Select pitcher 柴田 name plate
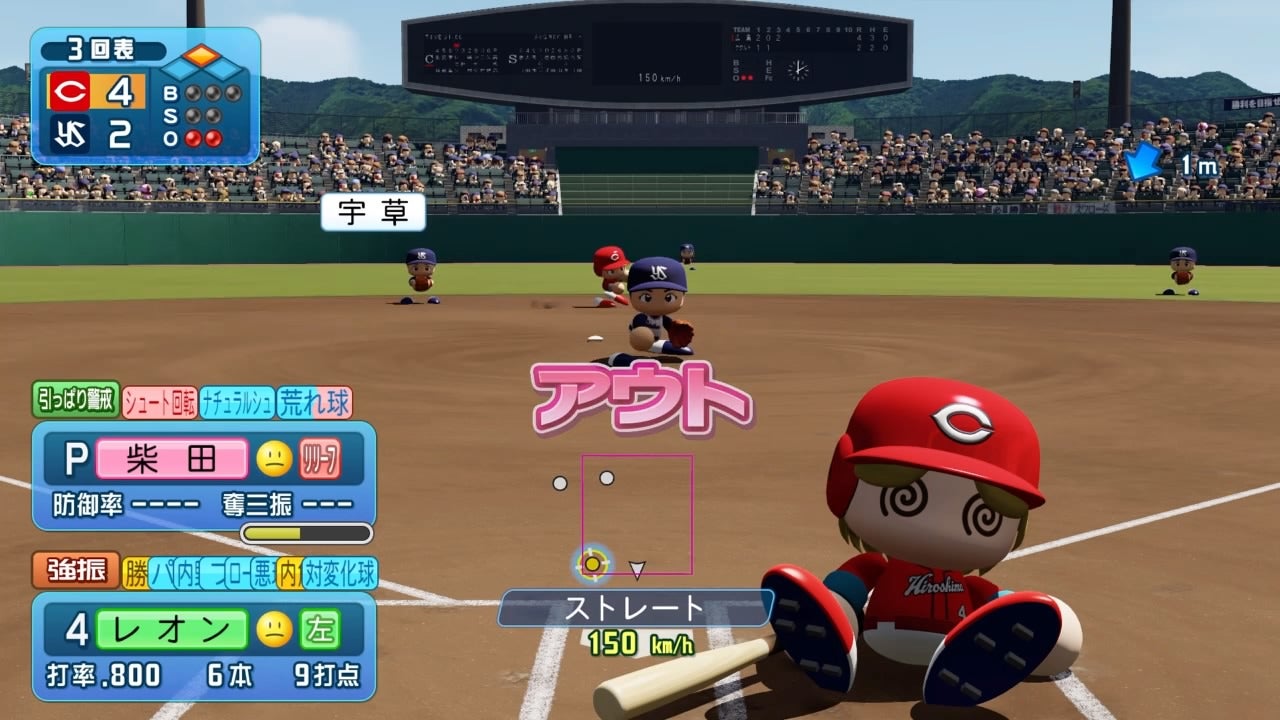This screenshot has width=1280, height=720. 171,459
